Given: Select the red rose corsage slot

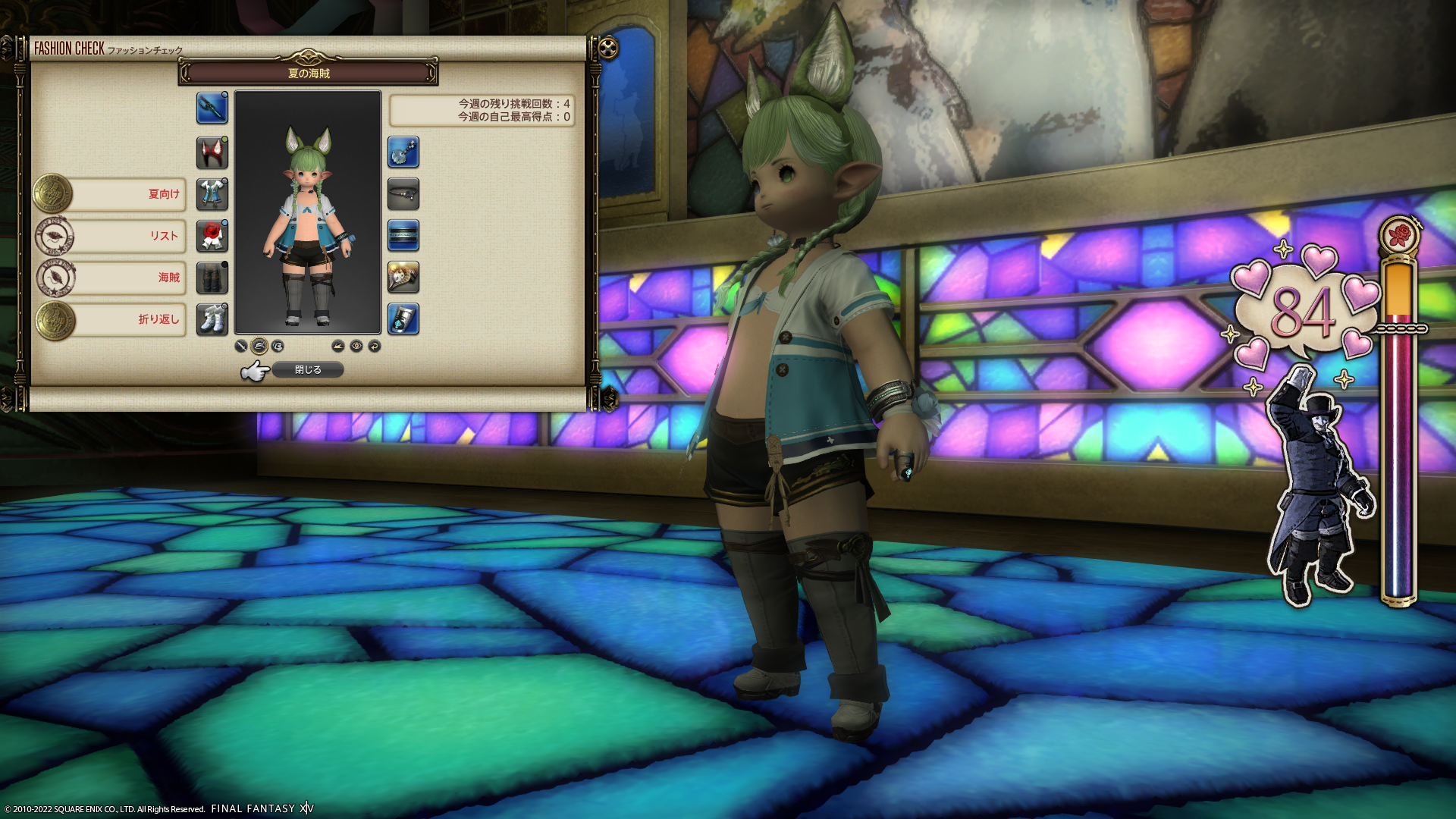Looking at the screenshot, I should 212,236.
